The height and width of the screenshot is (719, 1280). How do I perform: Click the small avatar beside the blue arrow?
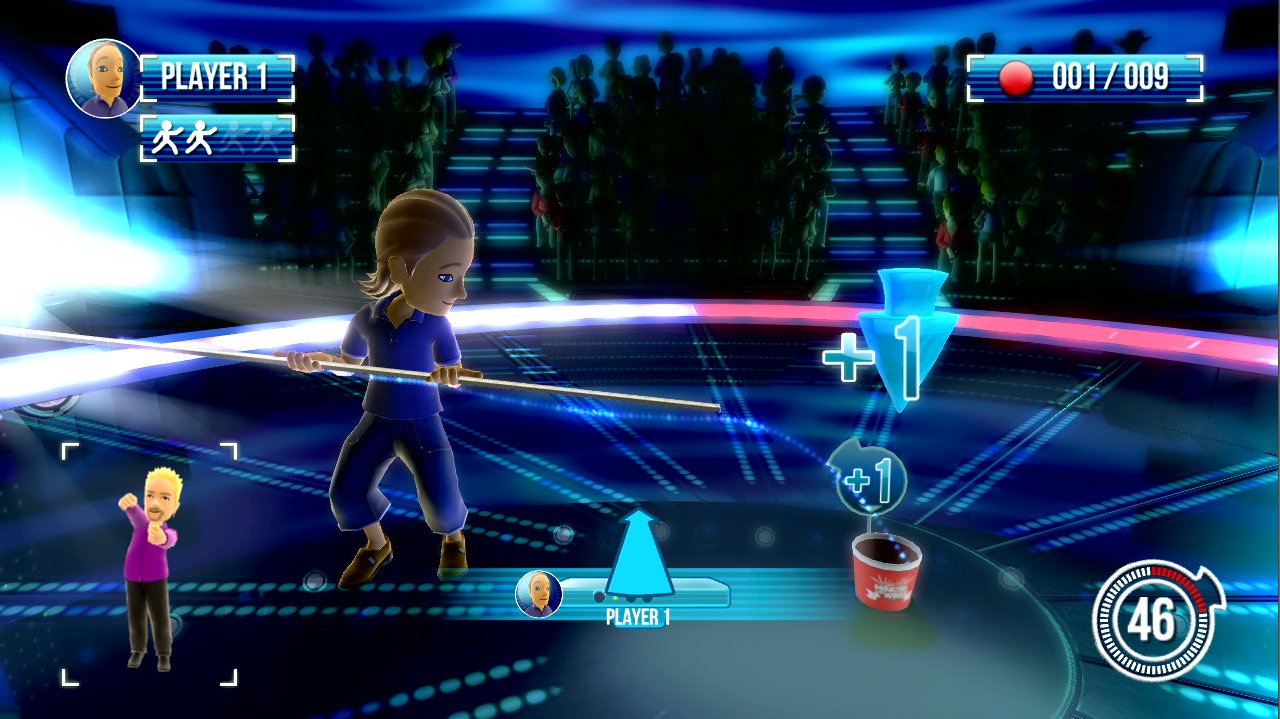[x=538, y=594]
